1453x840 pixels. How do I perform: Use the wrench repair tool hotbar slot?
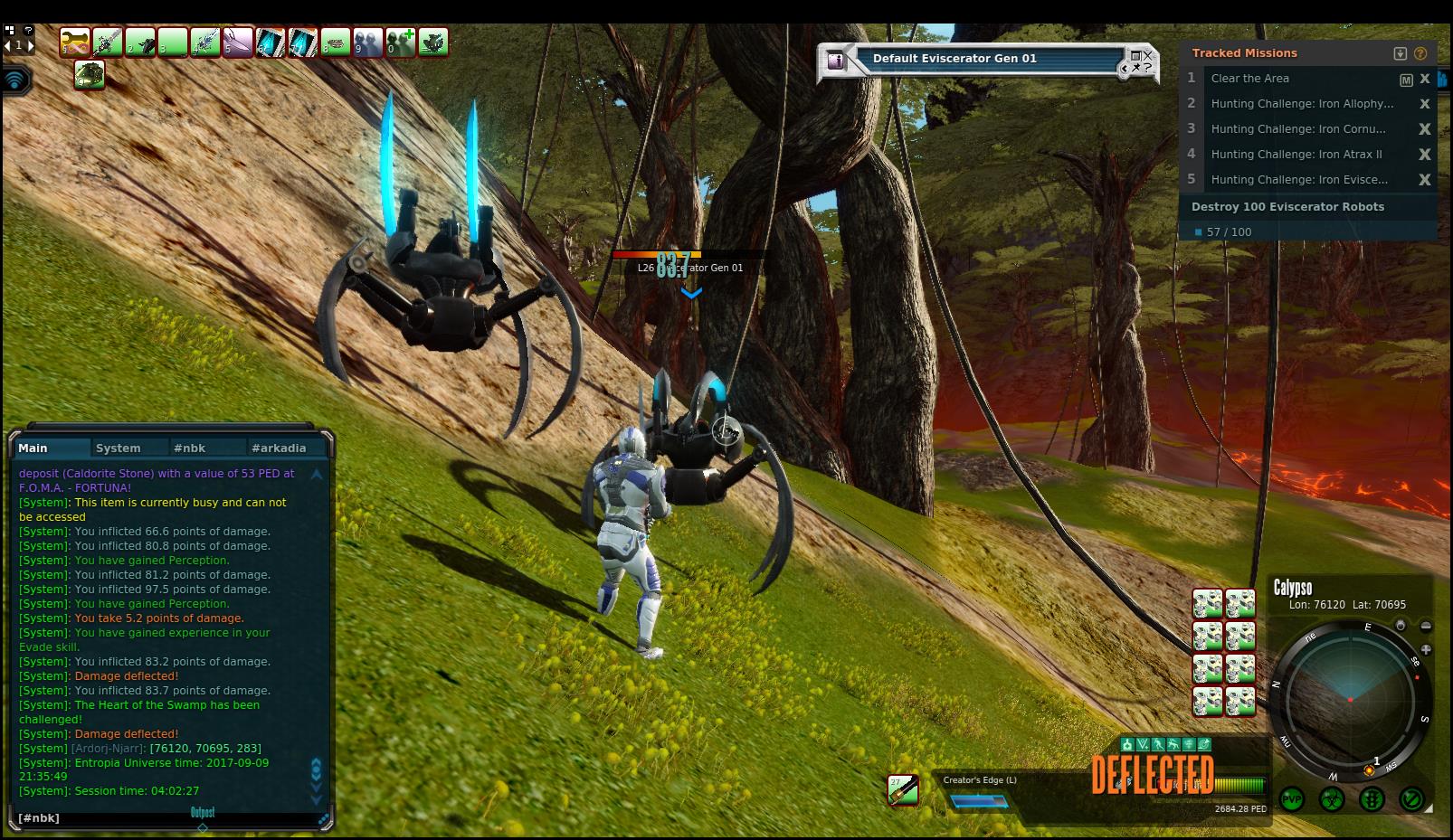click(x=75, y=42)
